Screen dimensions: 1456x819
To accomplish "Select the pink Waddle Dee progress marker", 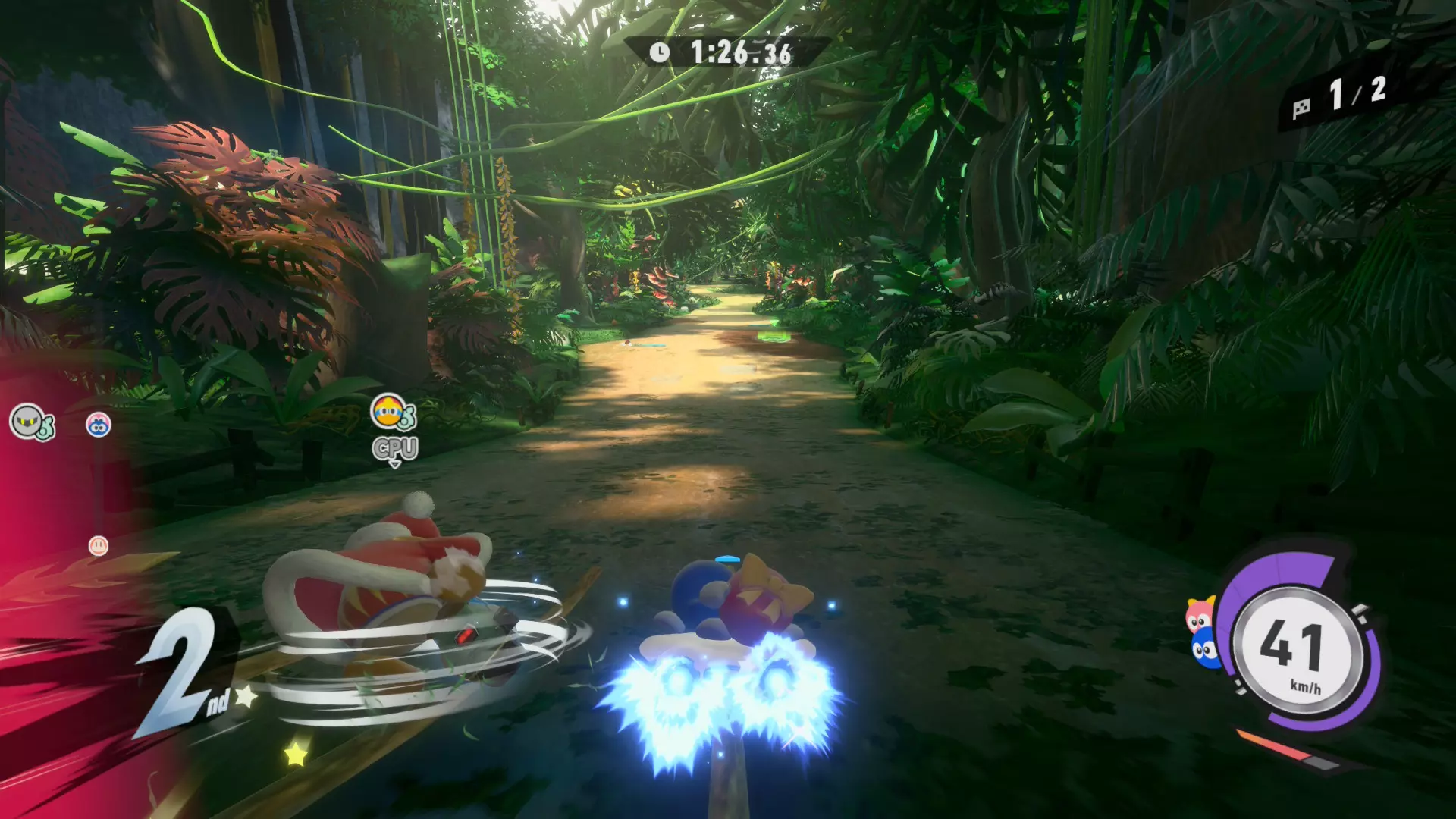I will coord(99,545).
